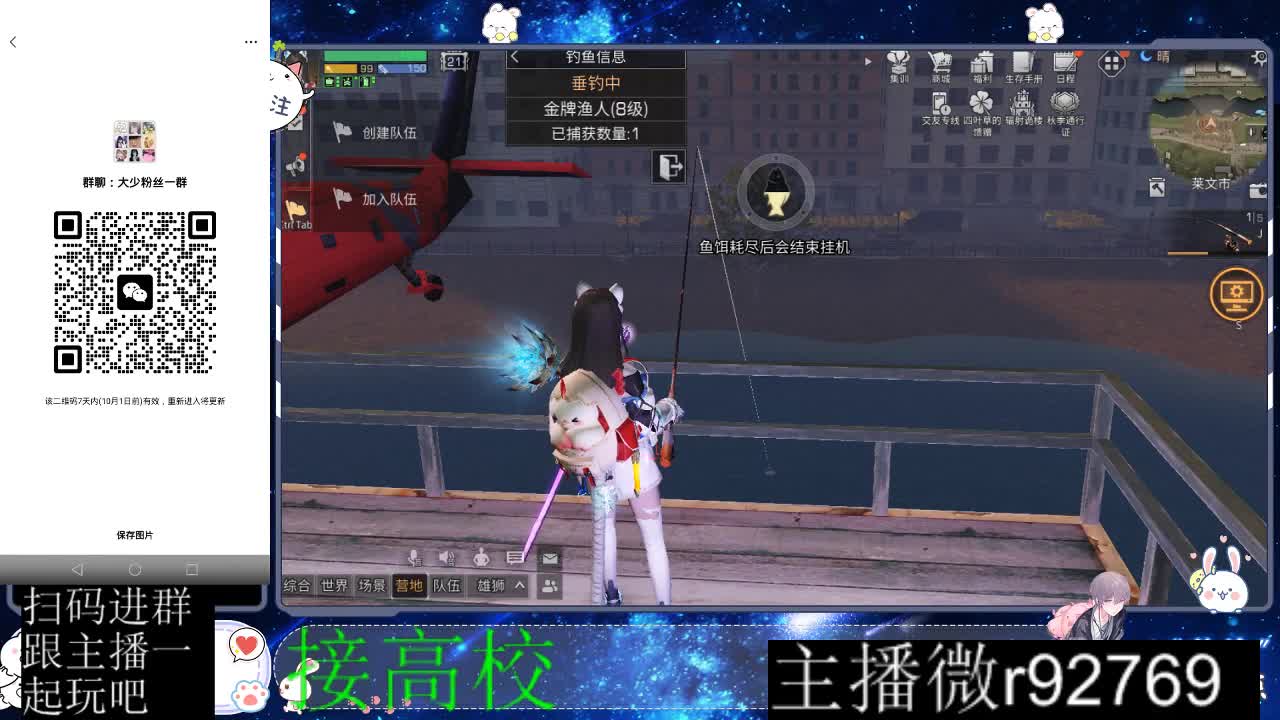
Task: Switch to the 世界 chat tab
Action: (334, 586)
